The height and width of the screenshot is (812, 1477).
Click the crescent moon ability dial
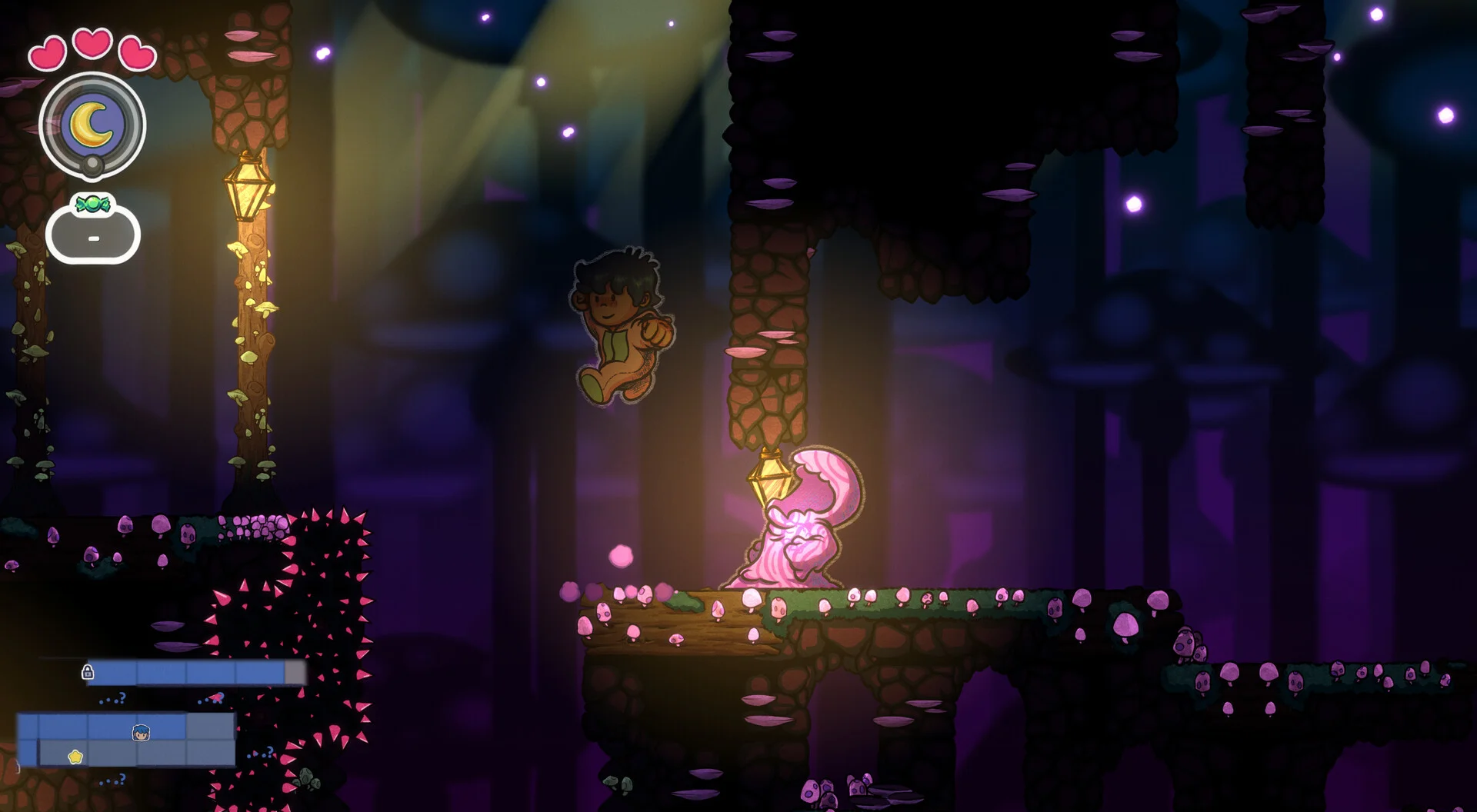pyautogui.click(x=92, y=125)
